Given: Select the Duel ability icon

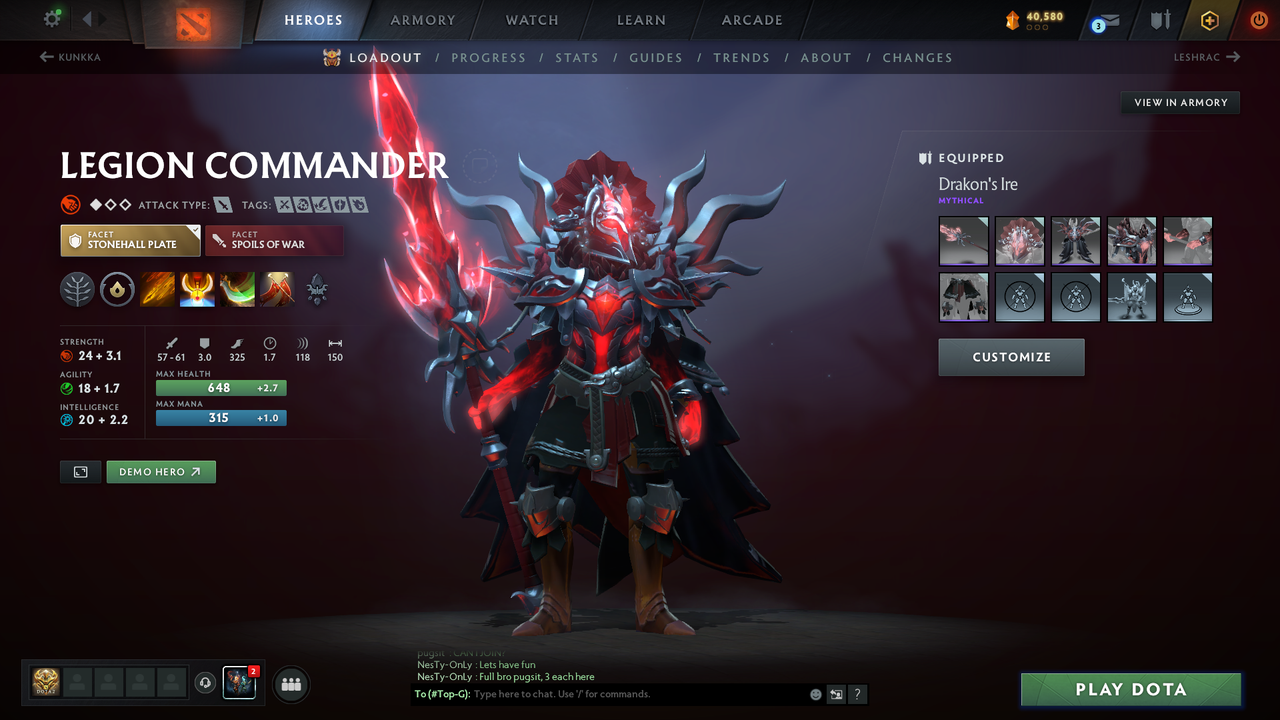Looking at the screenshot, I should 276,289.
